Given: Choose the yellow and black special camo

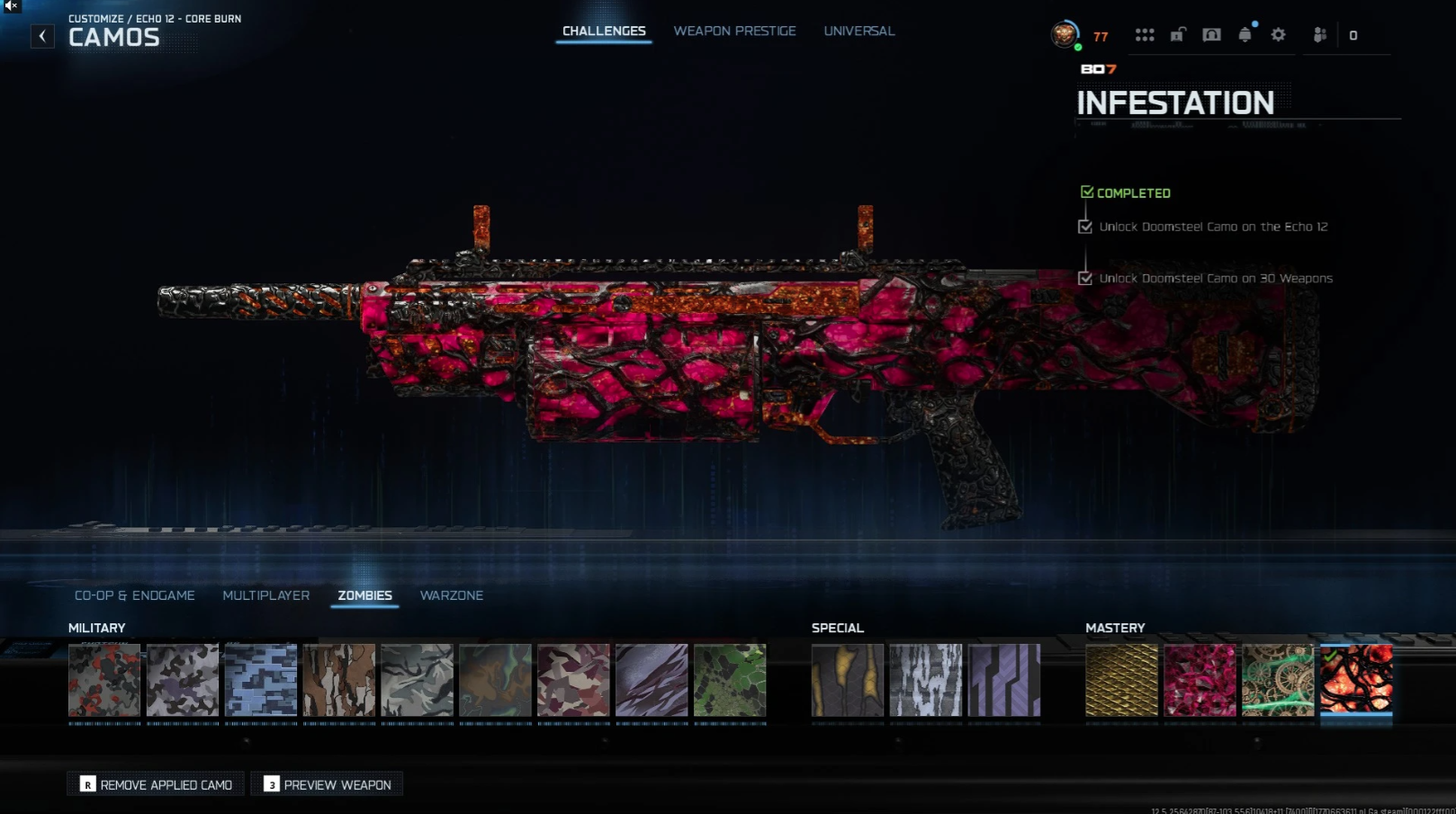Looking at the screenshot, I should pos(847,680).
